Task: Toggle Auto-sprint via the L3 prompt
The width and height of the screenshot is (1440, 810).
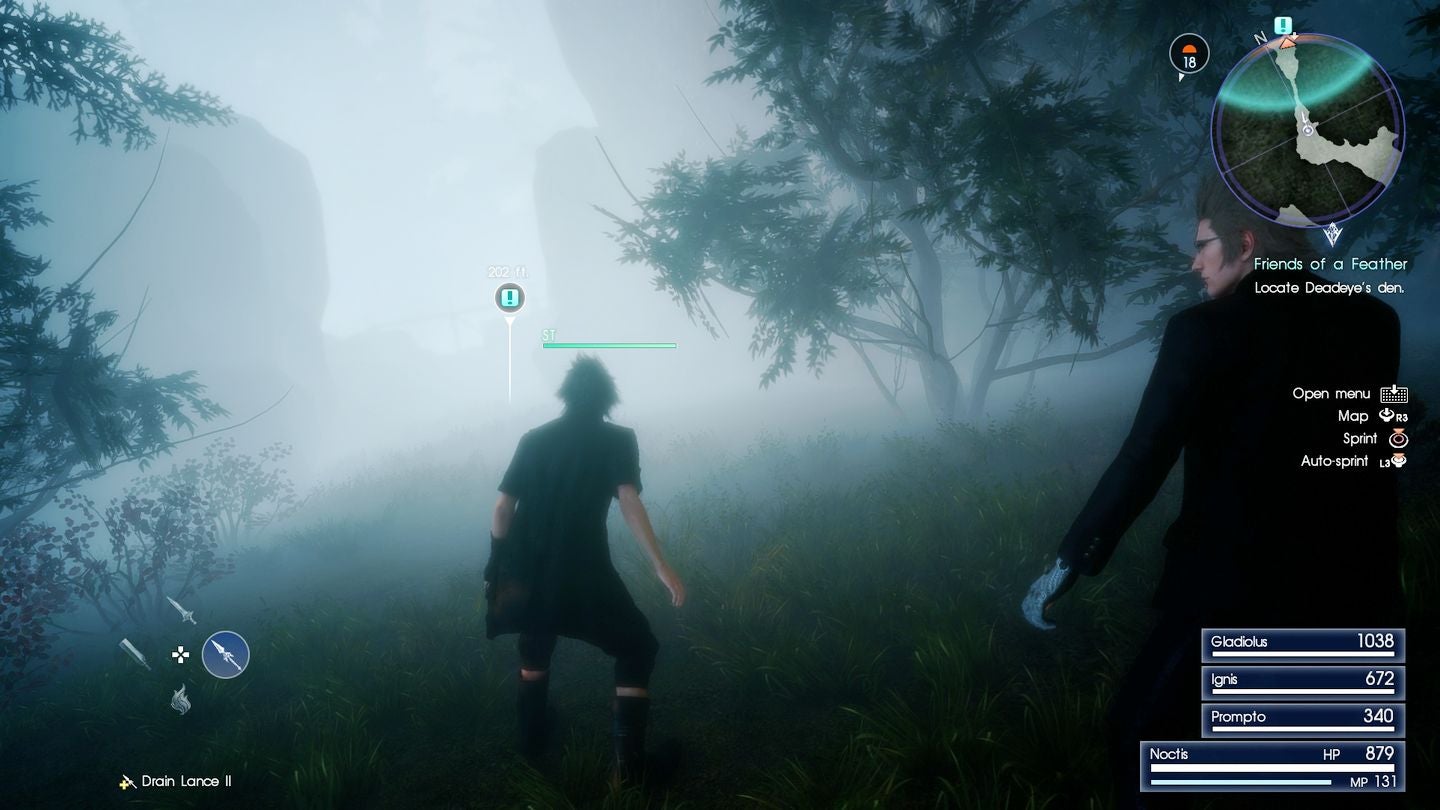Action: click(x=1396, y=460)
